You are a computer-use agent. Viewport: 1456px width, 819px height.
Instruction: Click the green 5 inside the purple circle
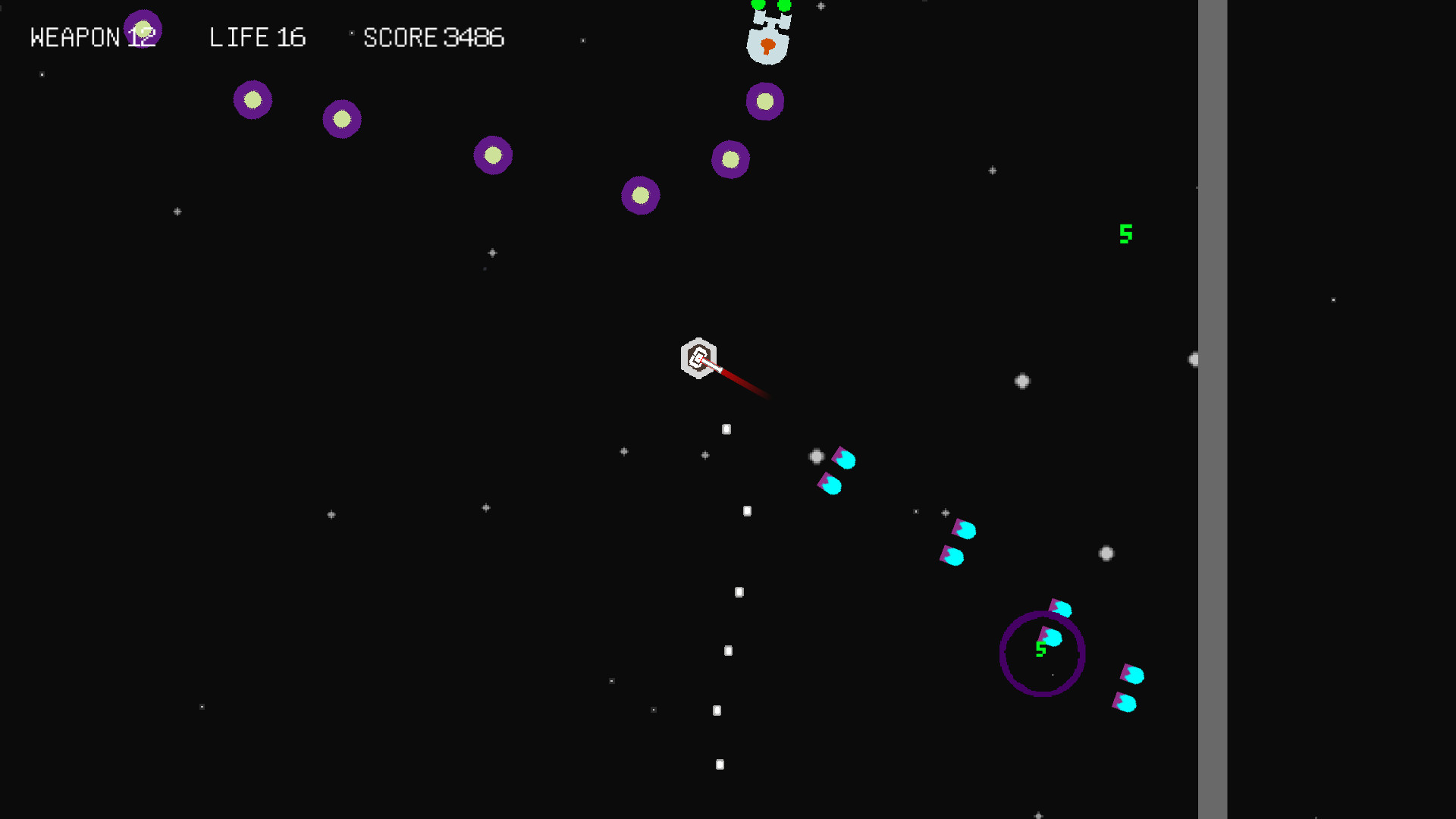point(1040,648)
